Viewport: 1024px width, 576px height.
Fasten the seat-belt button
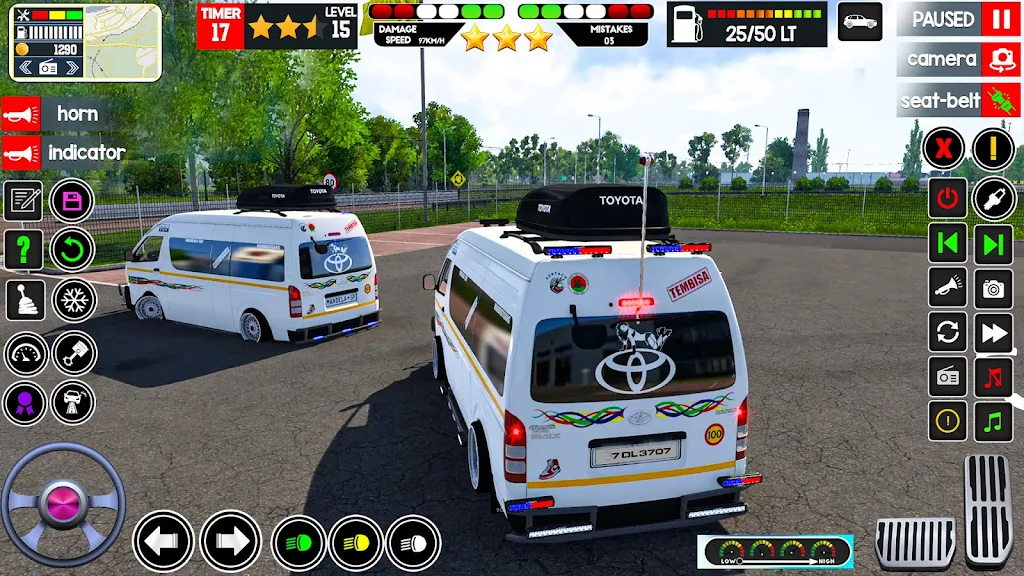[999, 100]
